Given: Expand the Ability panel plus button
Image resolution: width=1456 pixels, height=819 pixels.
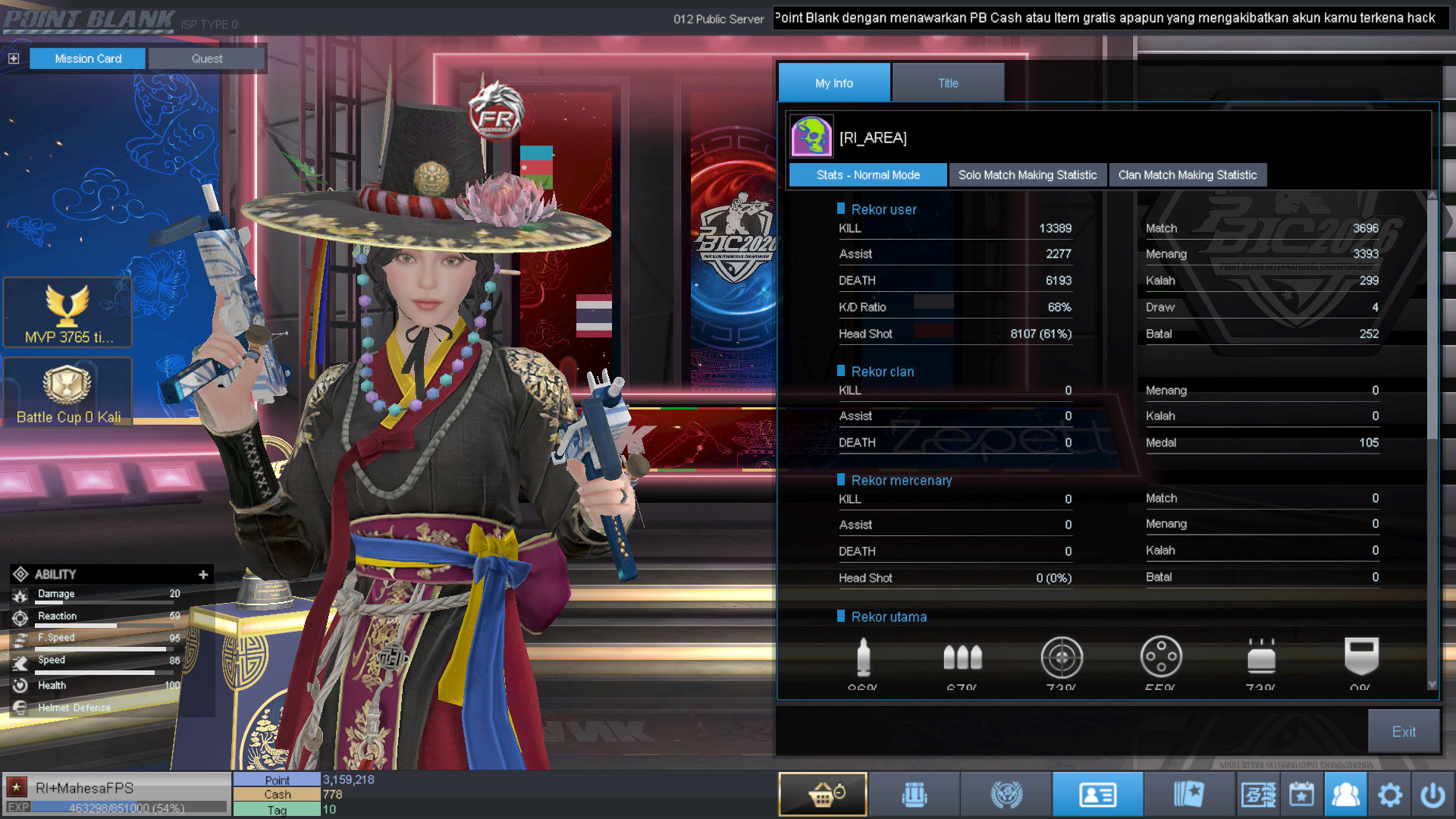Looking at the screenshot, I should [203, 574].
